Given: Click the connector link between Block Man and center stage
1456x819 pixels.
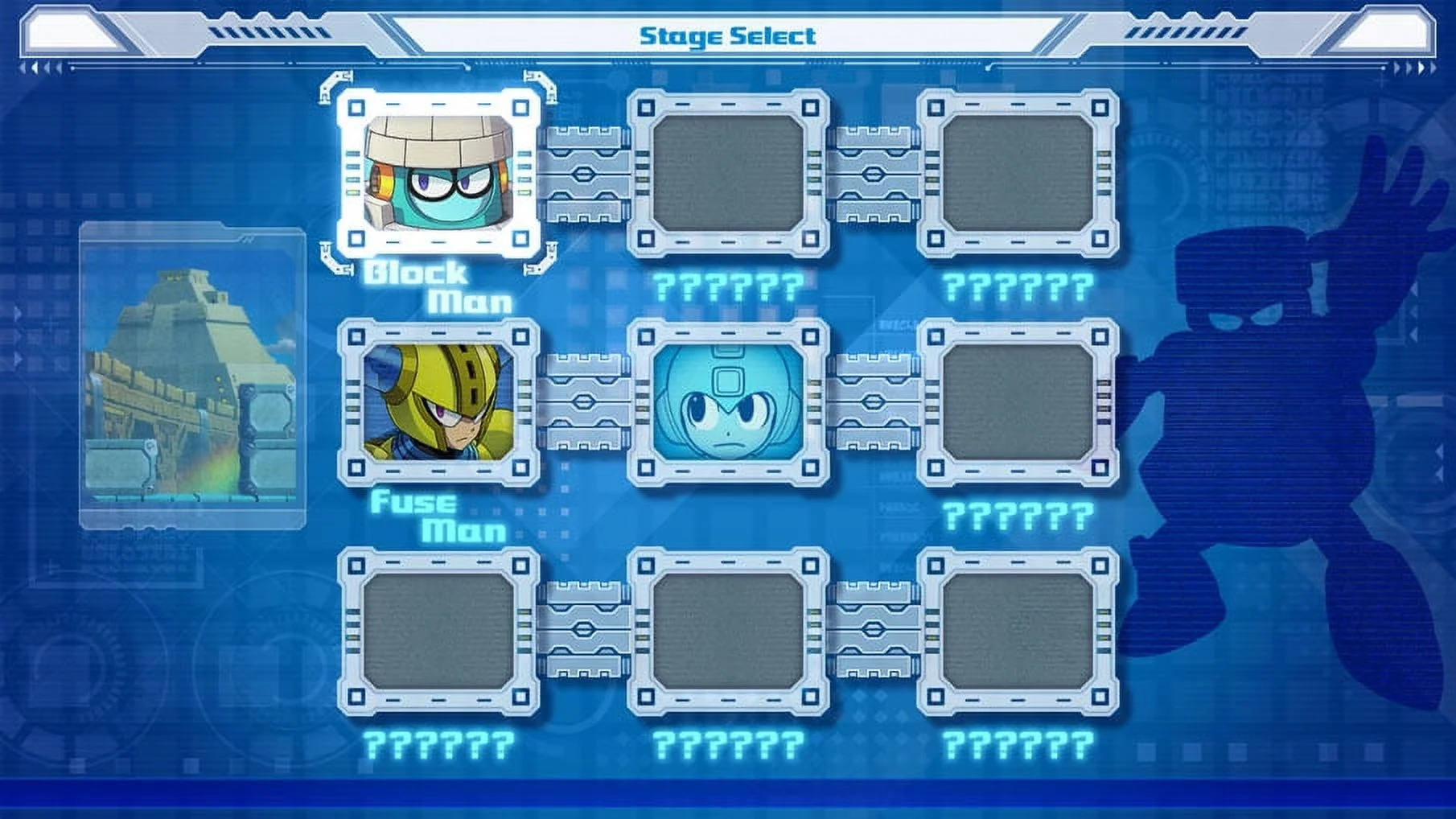Looking at the screenshot, I should (583, 173).
